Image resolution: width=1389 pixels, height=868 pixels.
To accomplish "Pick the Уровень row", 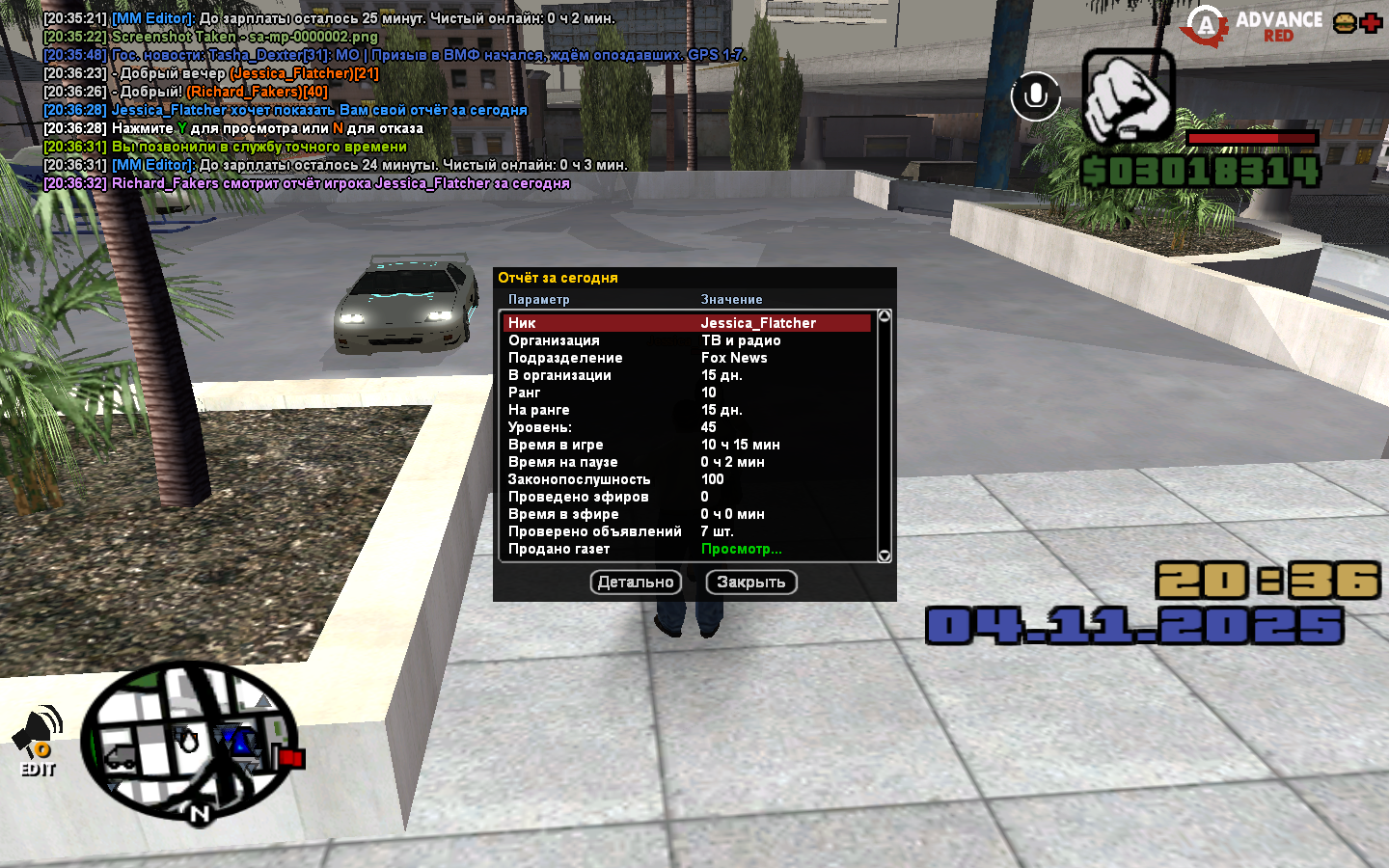I will point(687,427).
